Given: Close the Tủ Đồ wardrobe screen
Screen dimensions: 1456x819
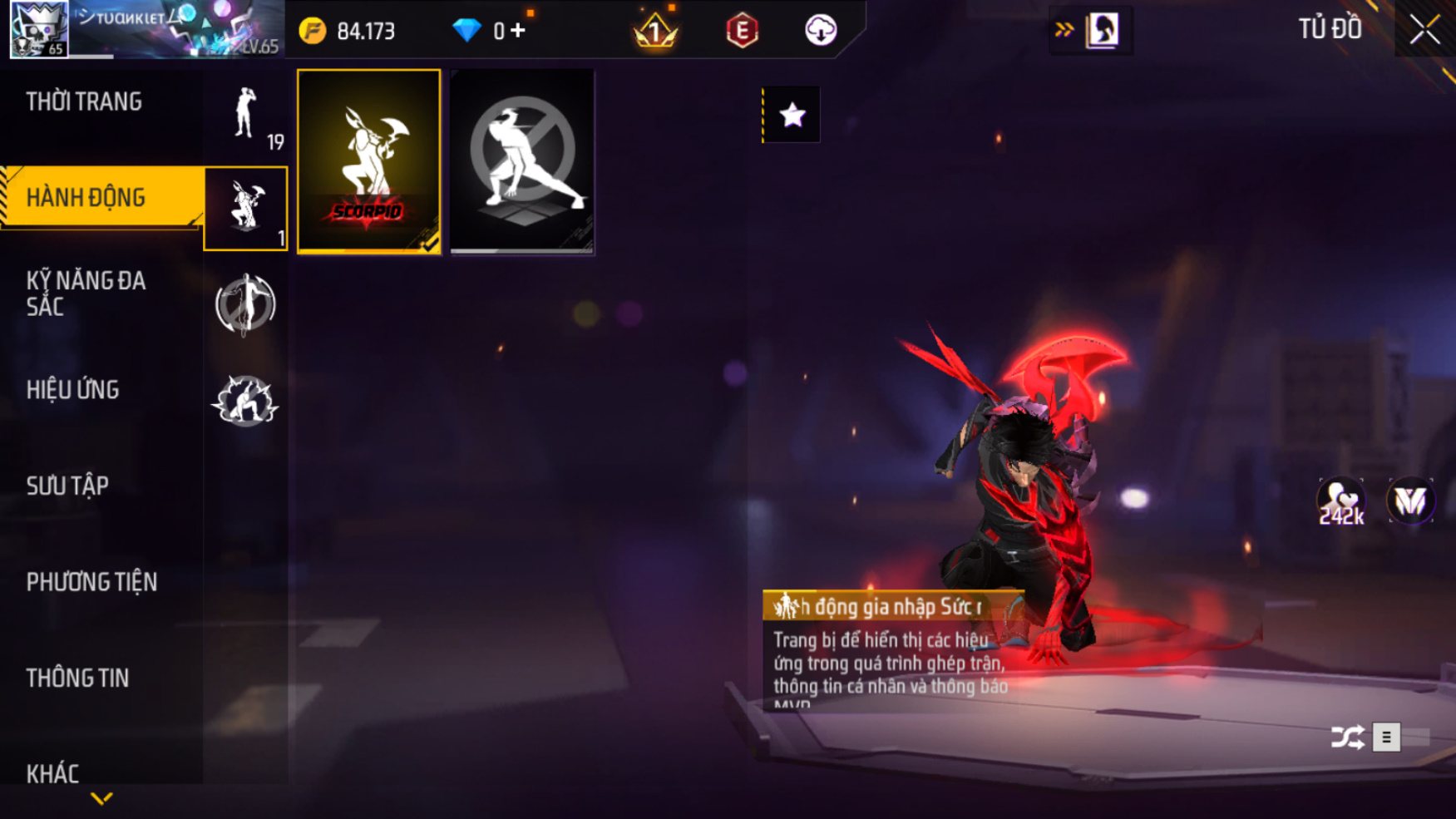Looking at the screenshot, I should (1424, 30).
